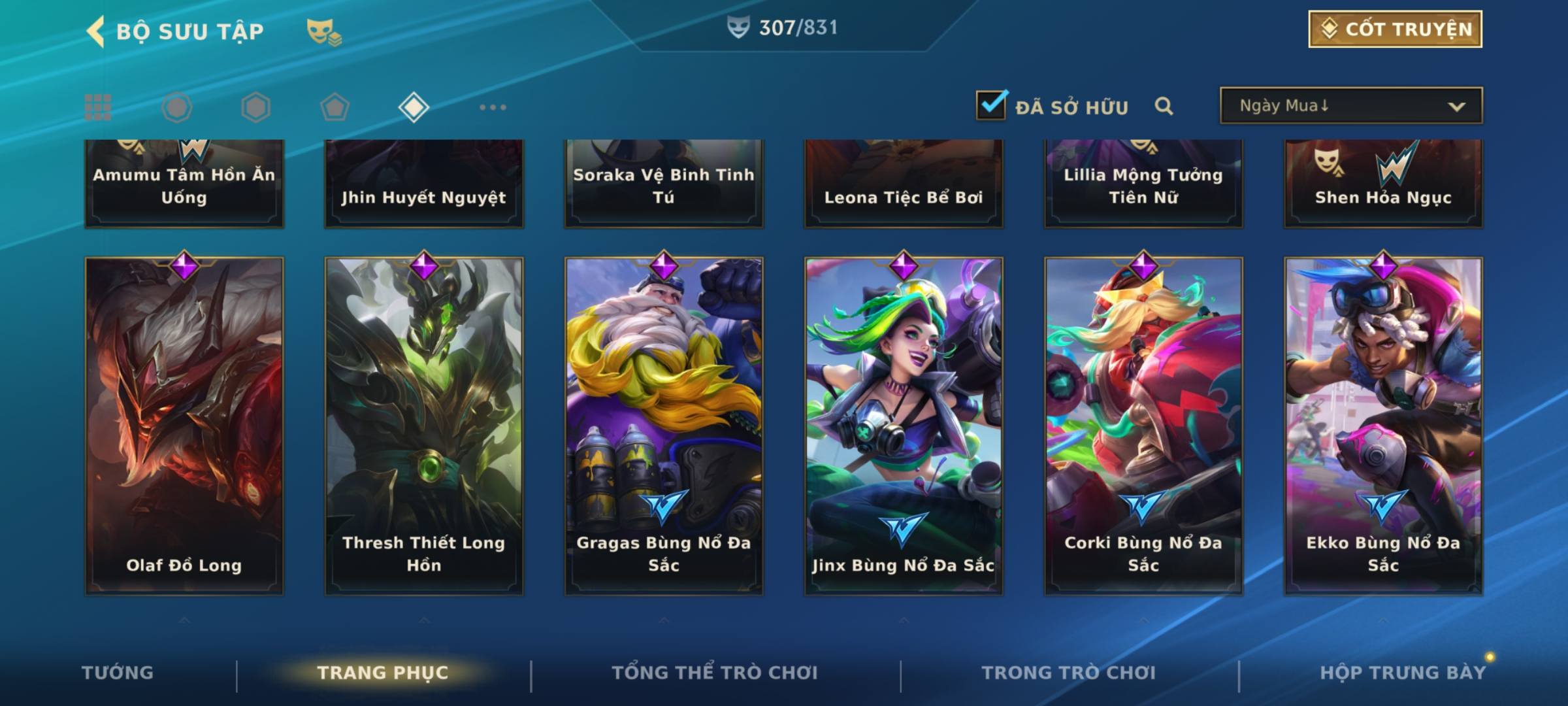This screenshot has height=706, width=1568.
Task: Choose the pentagon rarity filter
Action: click(x=335, y=107)
